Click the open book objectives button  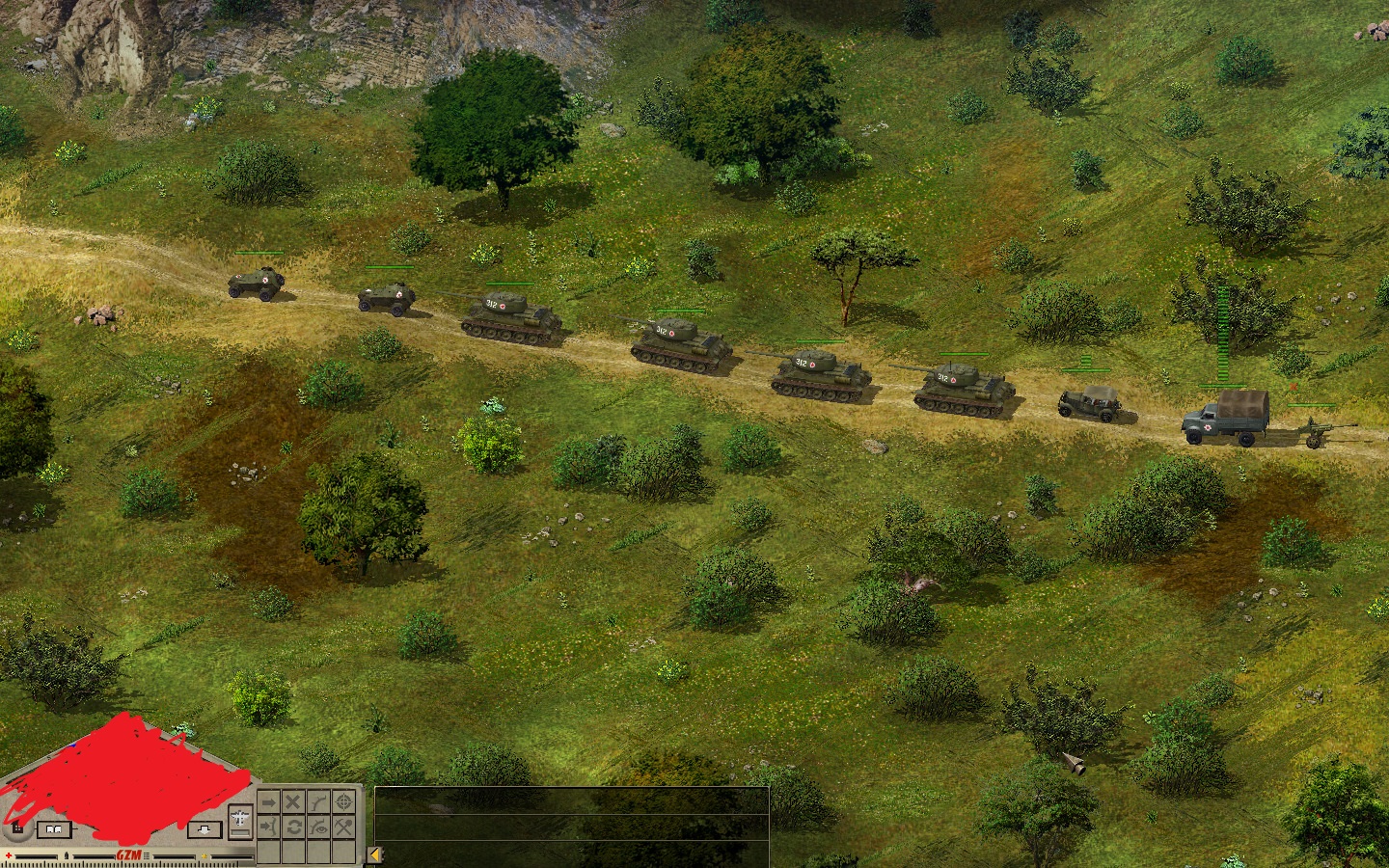(54, 828)
